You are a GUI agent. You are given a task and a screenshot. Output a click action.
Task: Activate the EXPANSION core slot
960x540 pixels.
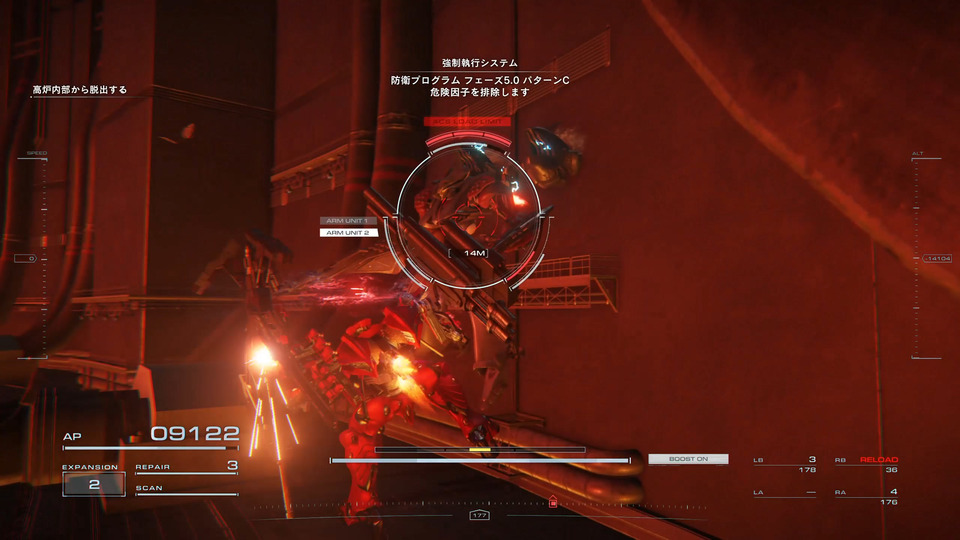94,483
